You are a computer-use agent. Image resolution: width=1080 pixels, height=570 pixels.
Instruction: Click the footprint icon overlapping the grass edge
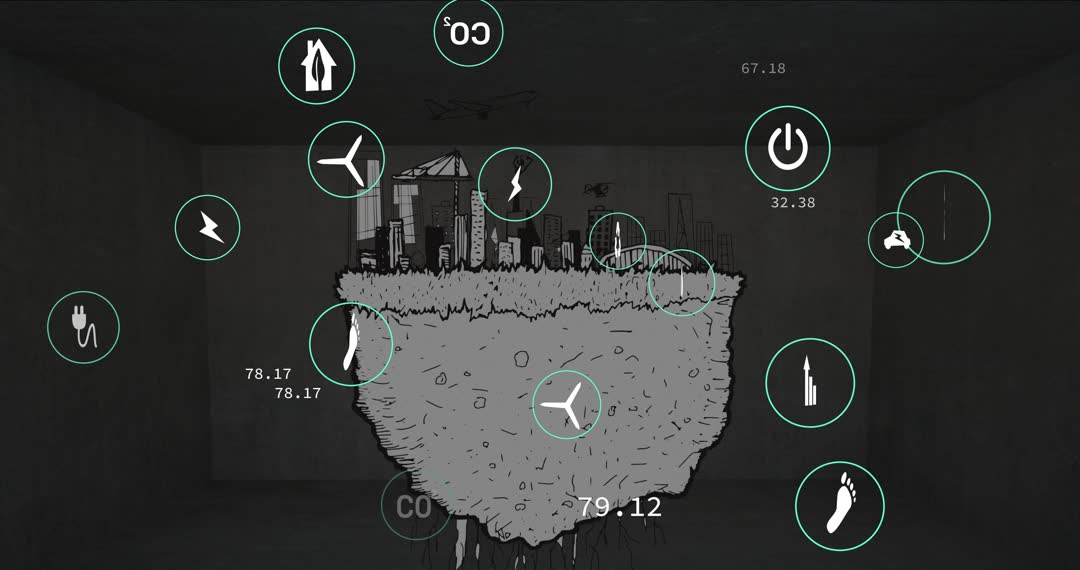coord(350,344)
